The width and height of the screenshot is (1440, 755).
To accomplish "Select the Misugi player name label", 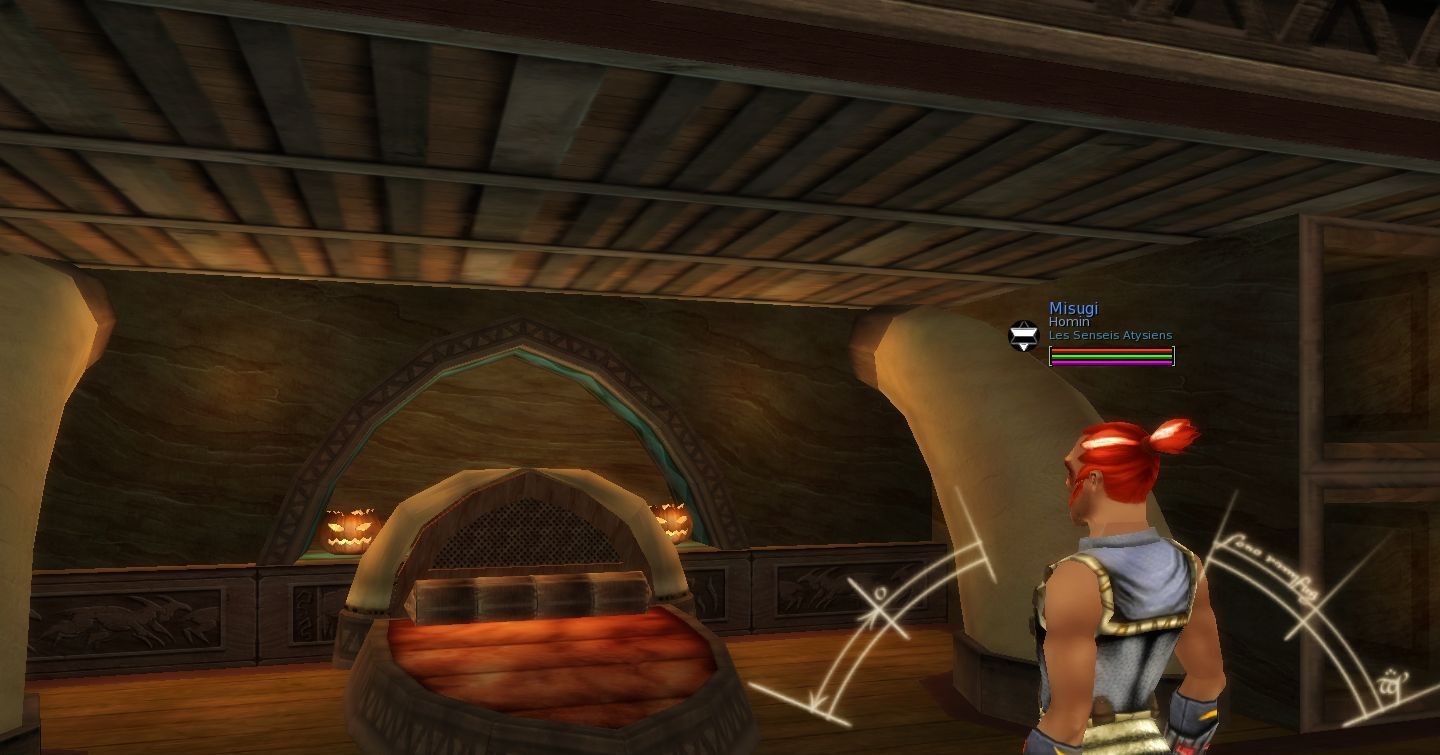I will (1073, 309).
